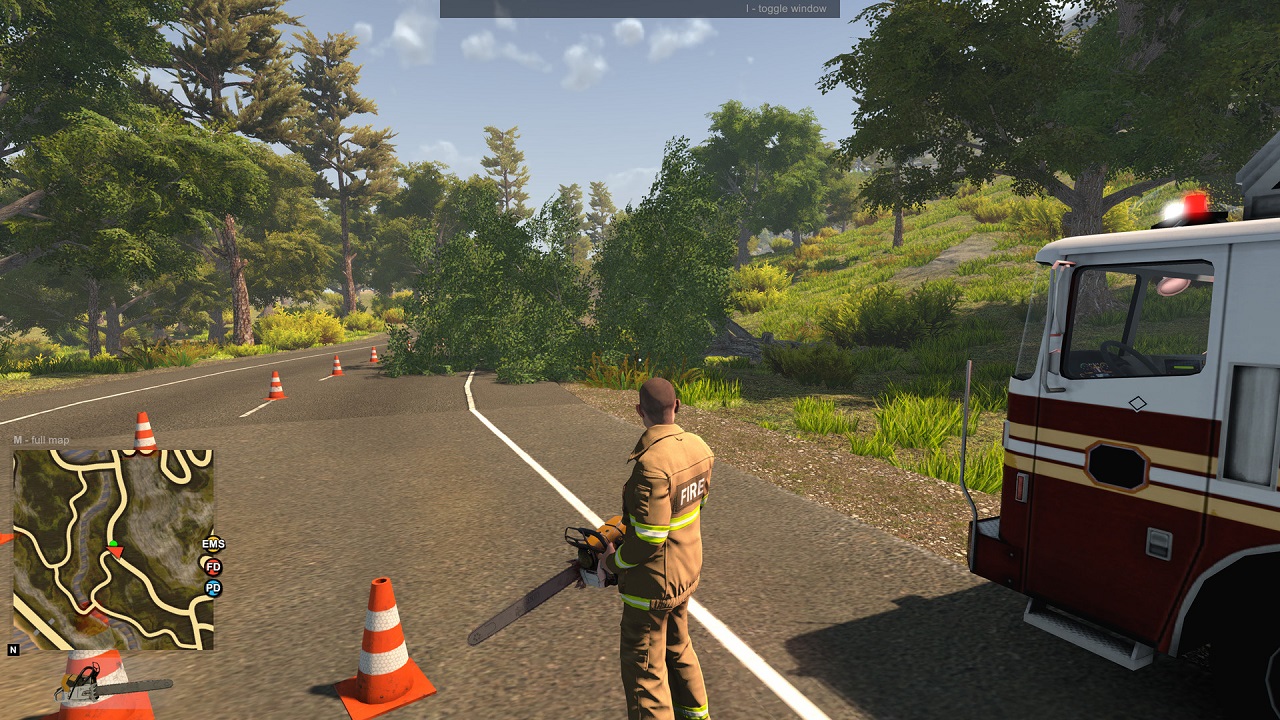Select the equipped chainsaw tool icon
Viewport: 1280px width, 720px height.
(x=112, y=688)
